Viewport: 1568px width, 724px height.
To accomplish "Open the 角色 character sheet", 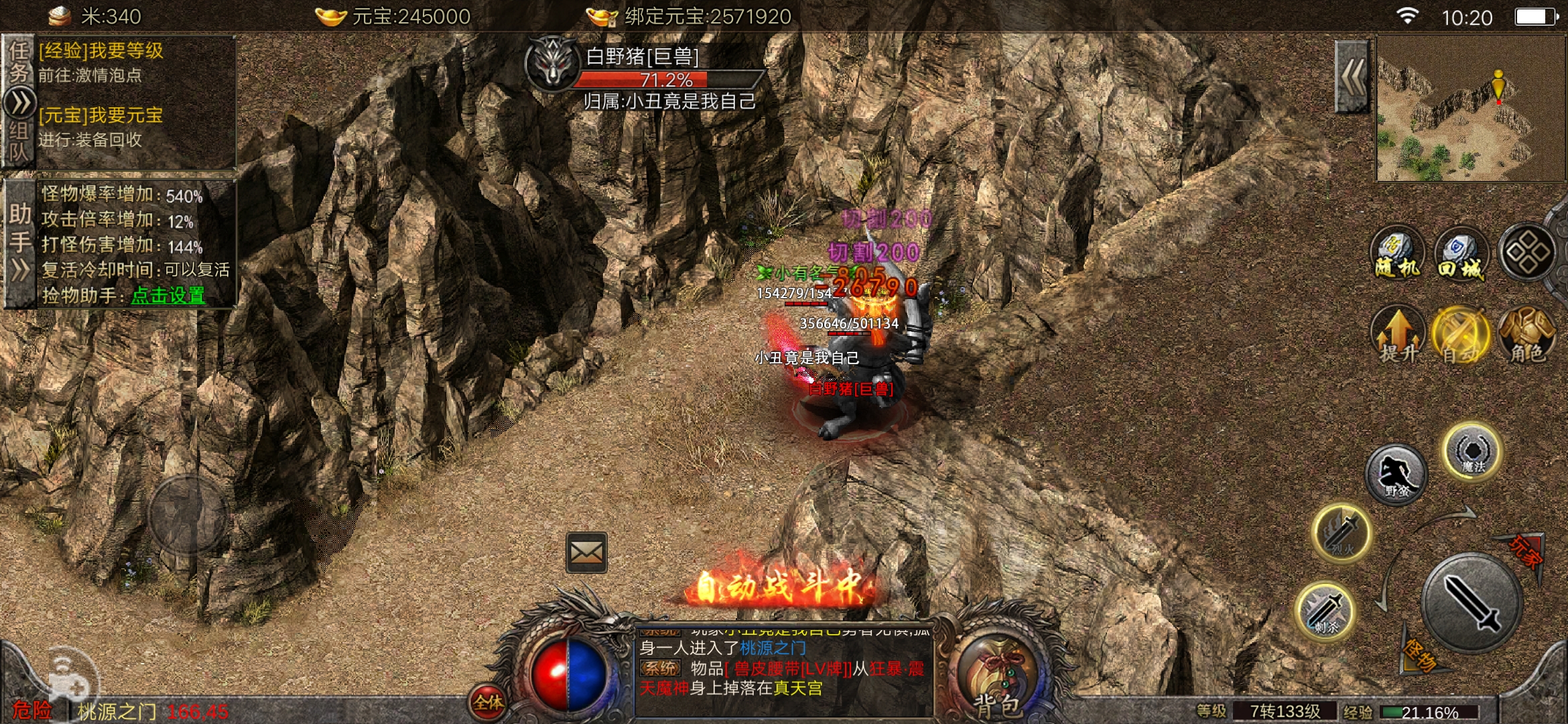I will pyautogui.click(x=1526, y=335).
